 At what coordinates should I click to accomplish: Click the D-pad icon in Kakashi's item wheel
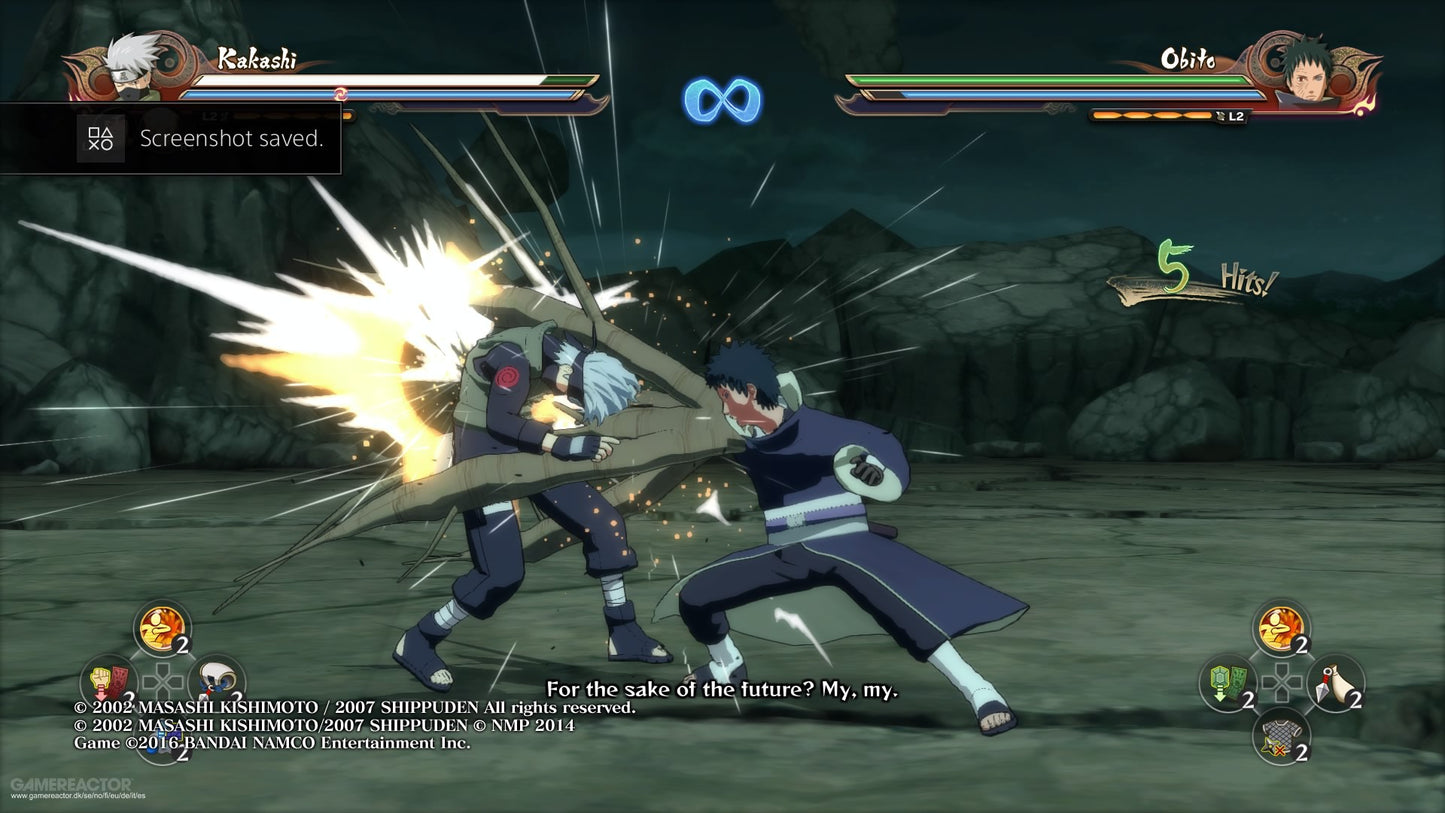point(163,679)
